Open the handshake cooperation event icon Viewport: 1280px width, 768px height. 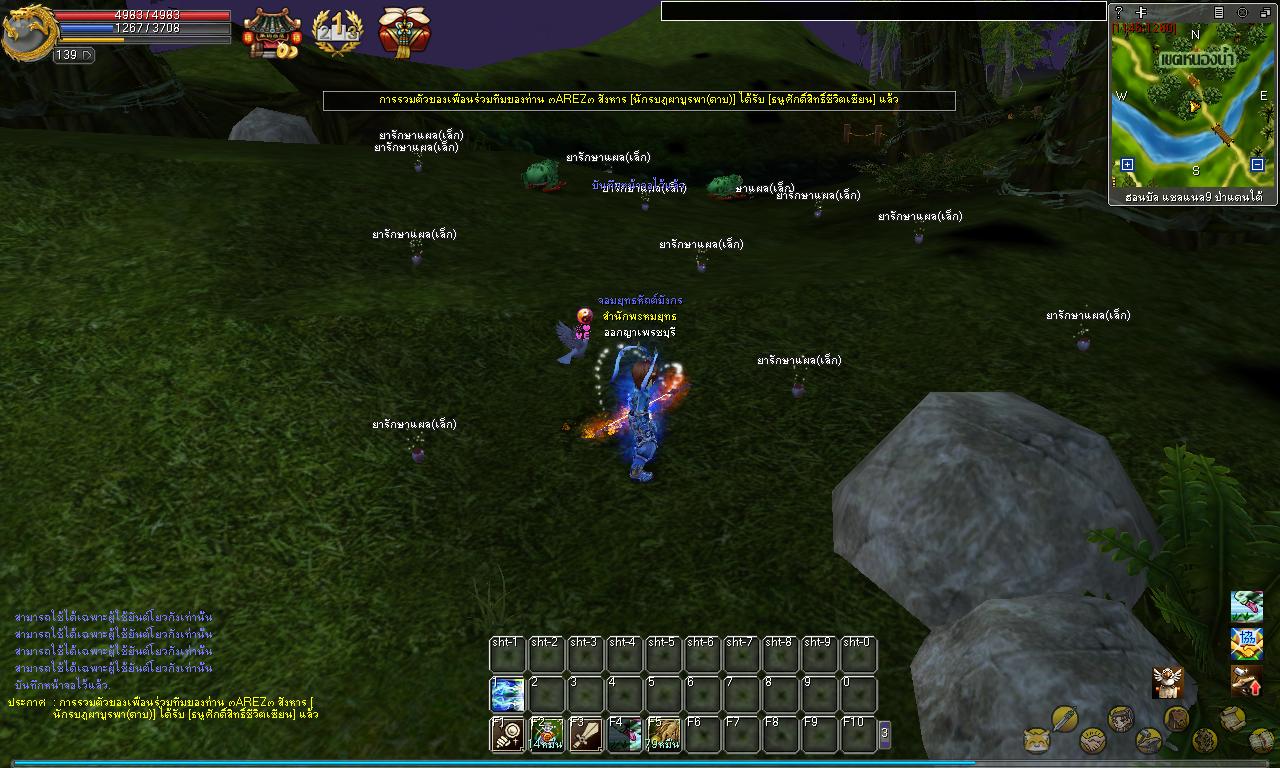[x=1246, y=644]
